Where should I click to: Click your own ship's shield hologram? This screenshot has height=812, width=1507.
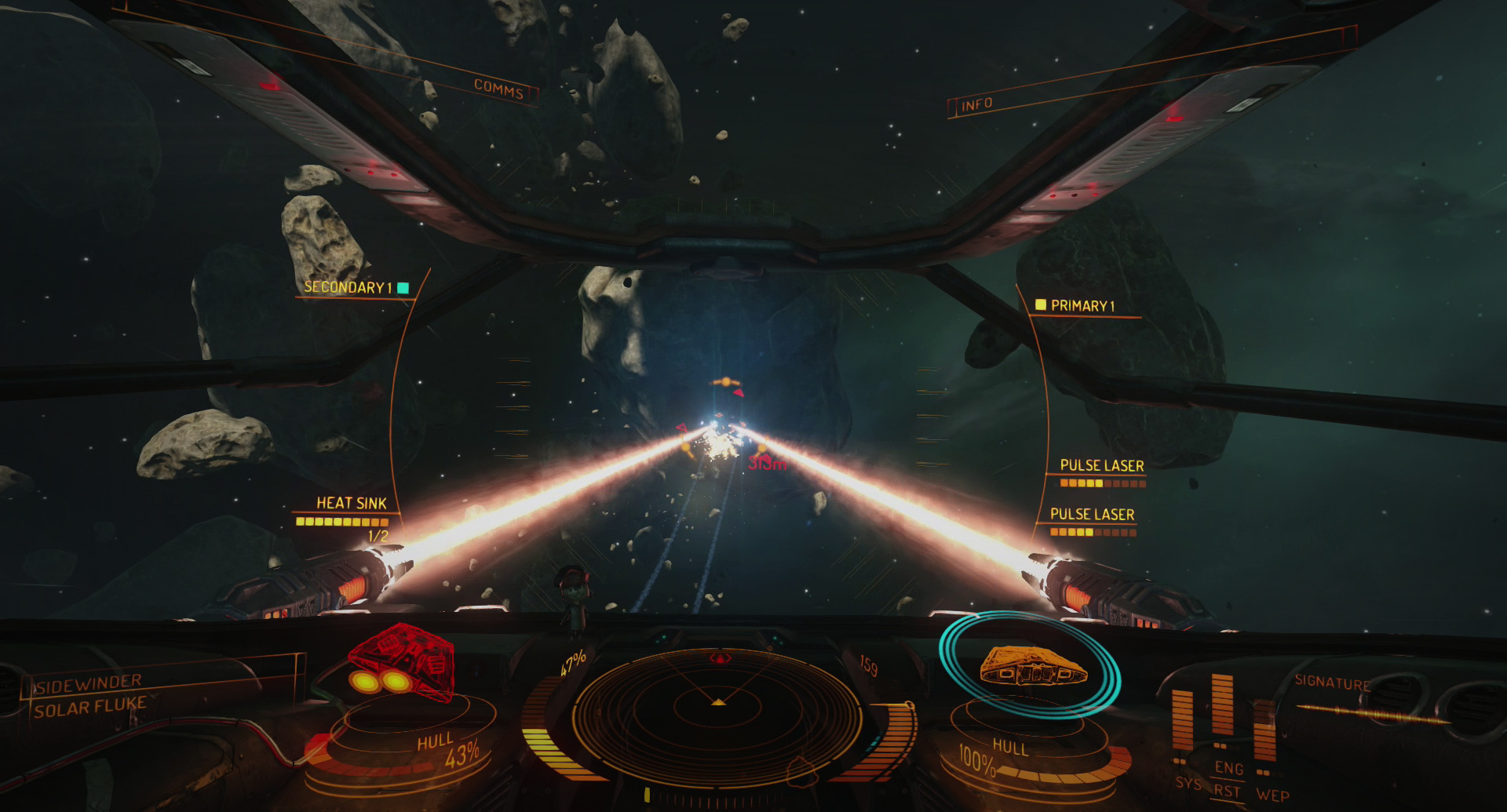coord(1031,666)
